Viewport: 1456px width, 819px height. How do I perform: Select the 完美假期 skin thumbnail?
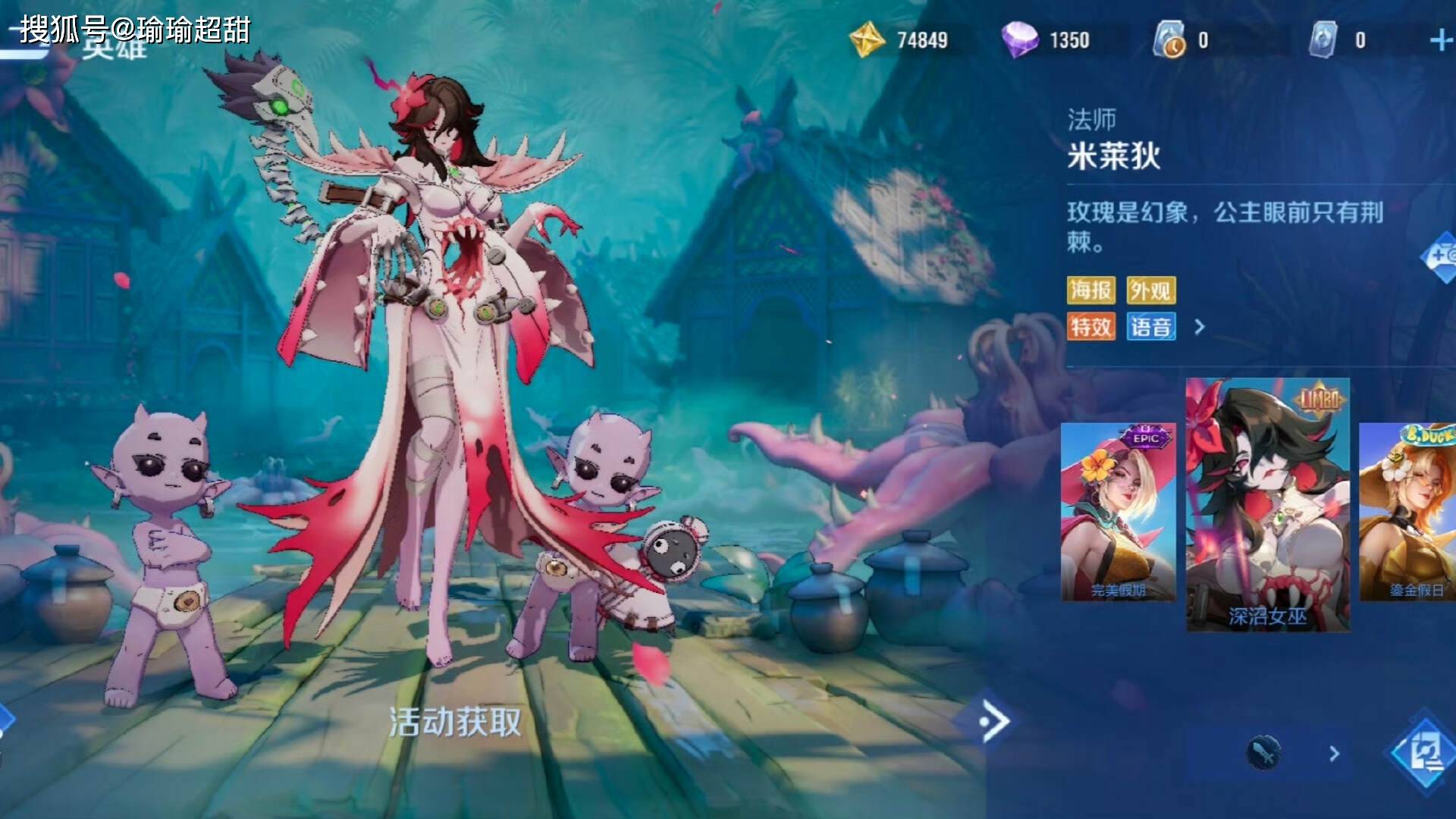tap(1118, 512)
